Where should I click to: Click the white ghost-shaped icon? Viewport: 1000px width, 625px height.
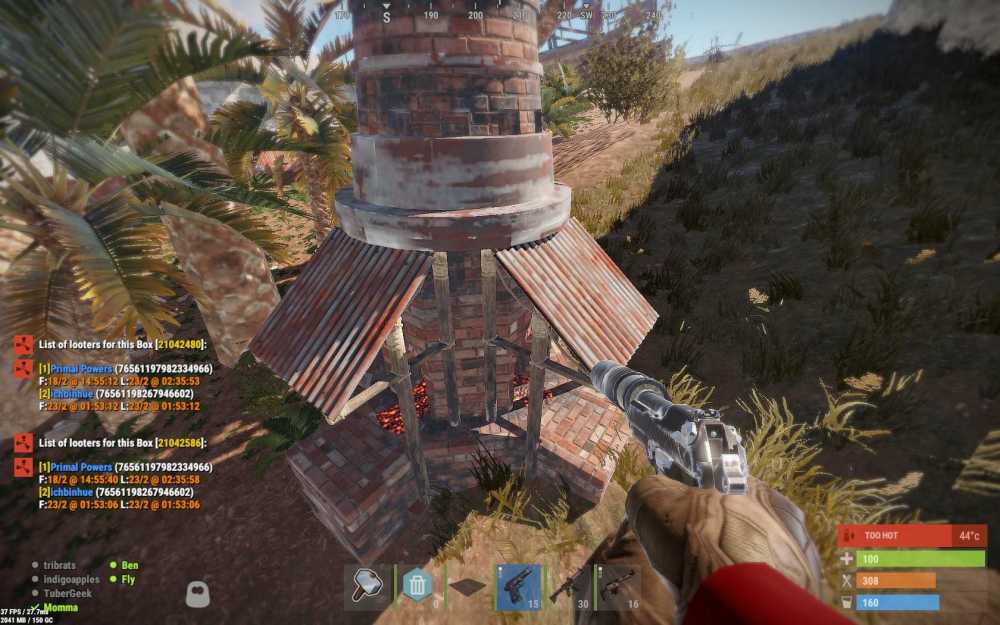(198, 594)
